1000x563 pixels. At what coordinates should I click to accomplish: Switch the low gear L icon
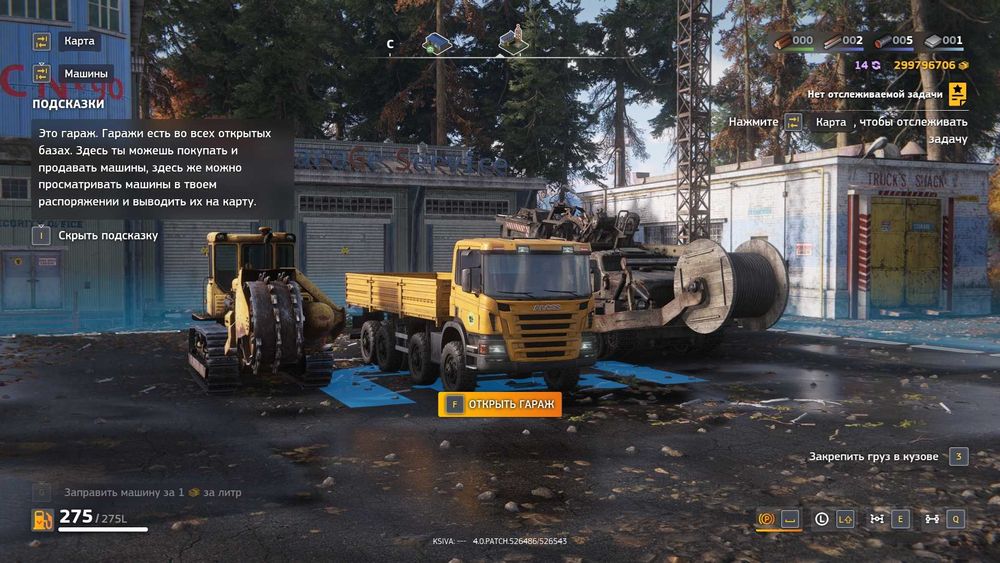tap(822, 518)
